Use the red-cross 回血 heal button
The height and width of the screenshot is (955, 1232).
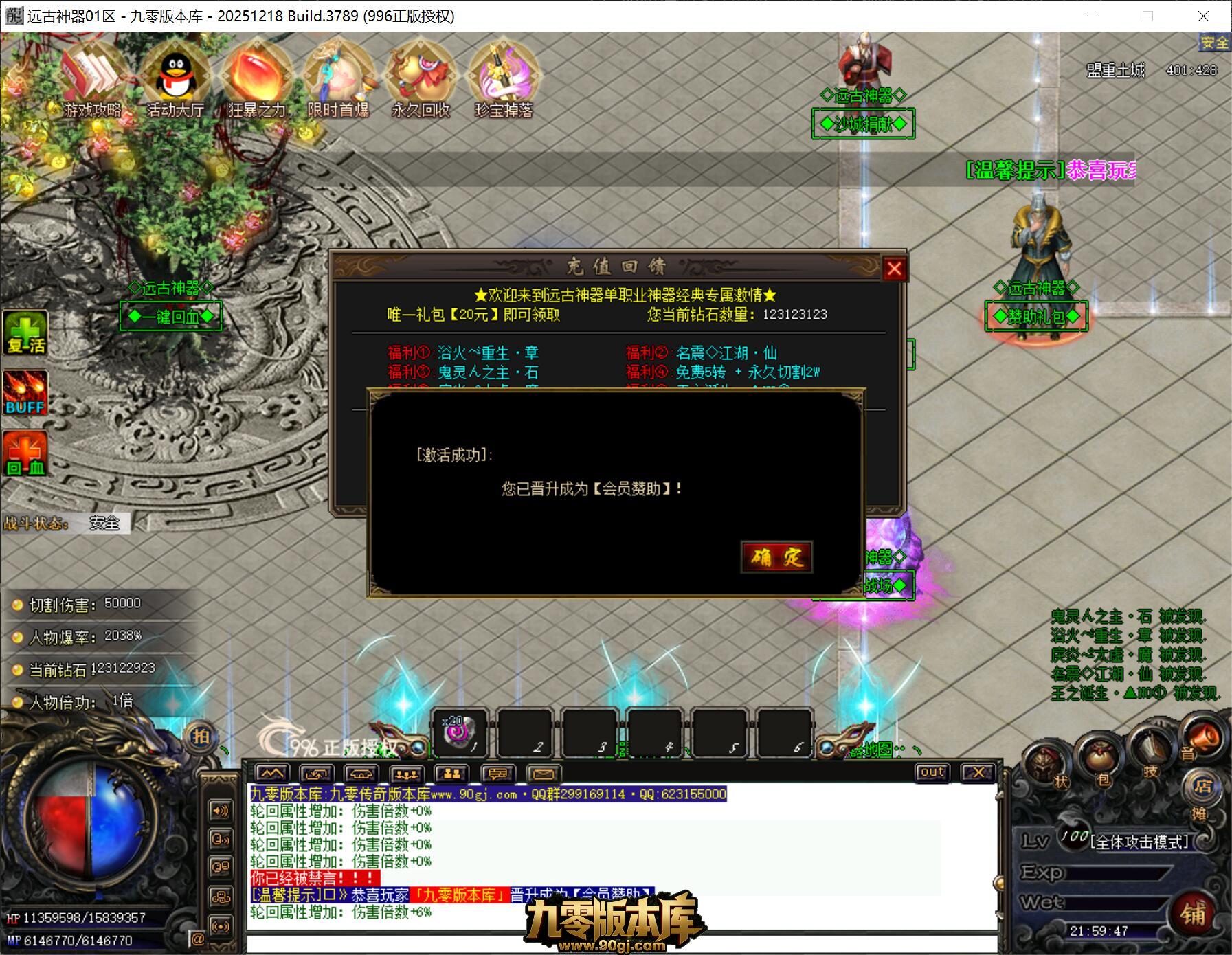[25, 453]
